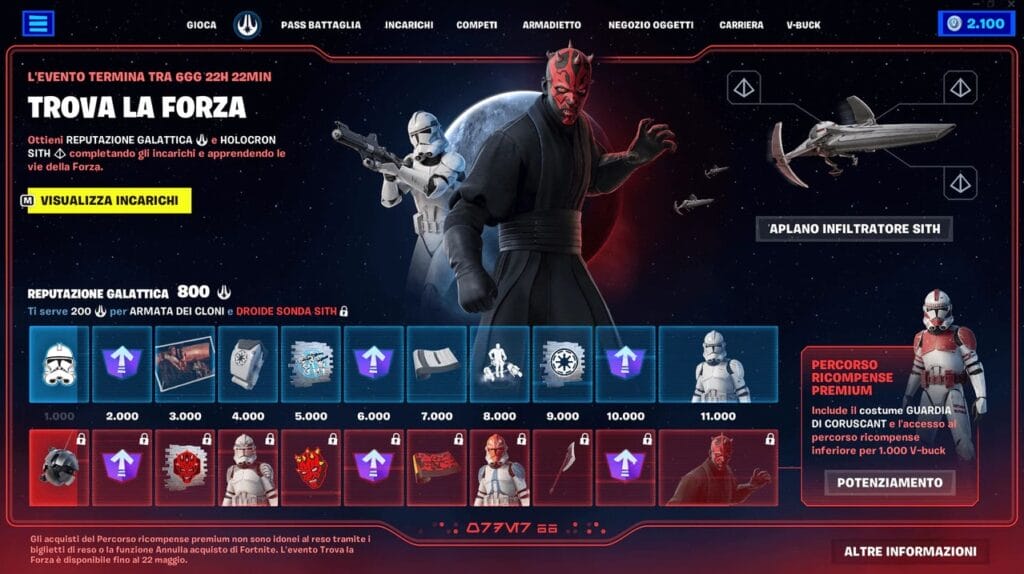1024x574 pixels.
Task: Open the hamburger menu button
Action: tap(38, 23)
